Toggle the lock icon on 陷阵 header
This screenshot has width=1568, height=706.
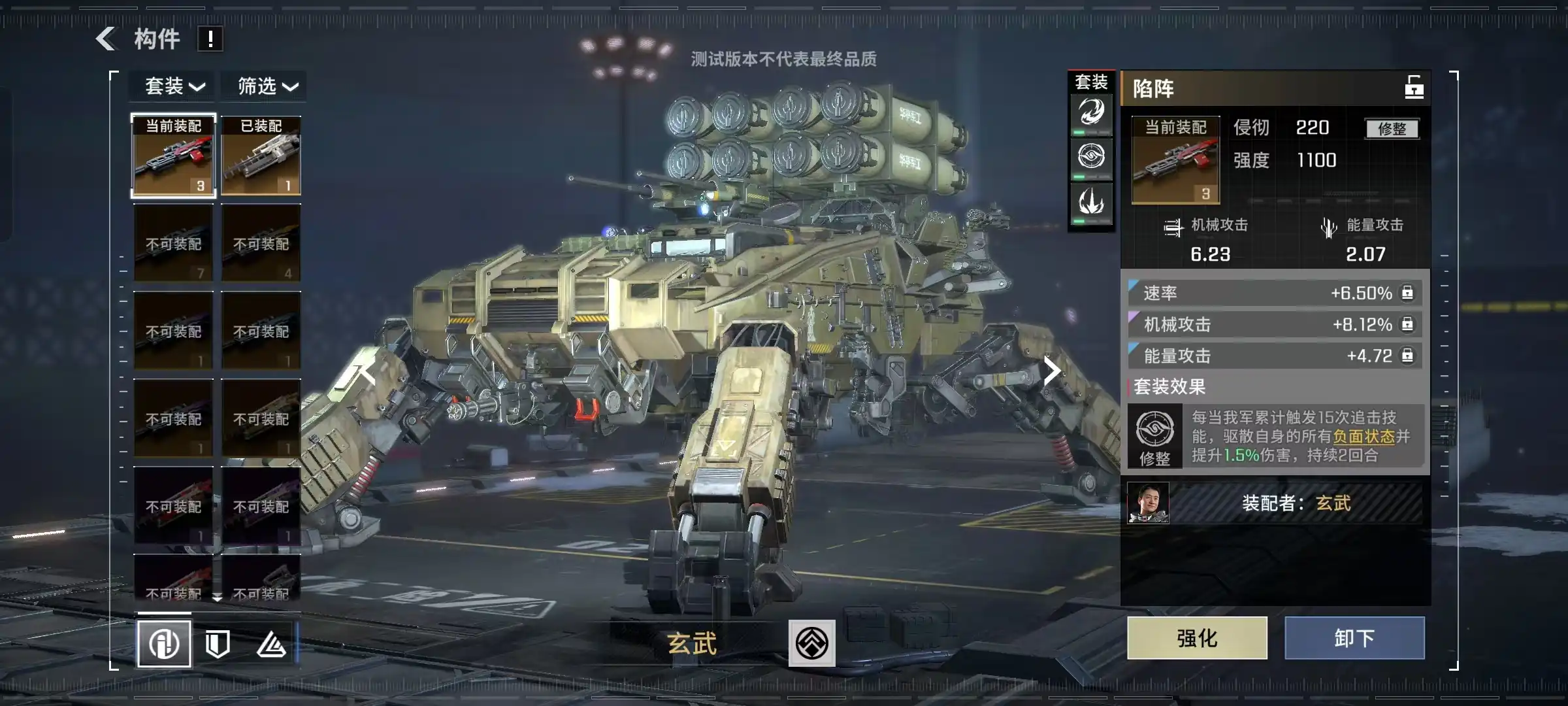point(1414,88)
